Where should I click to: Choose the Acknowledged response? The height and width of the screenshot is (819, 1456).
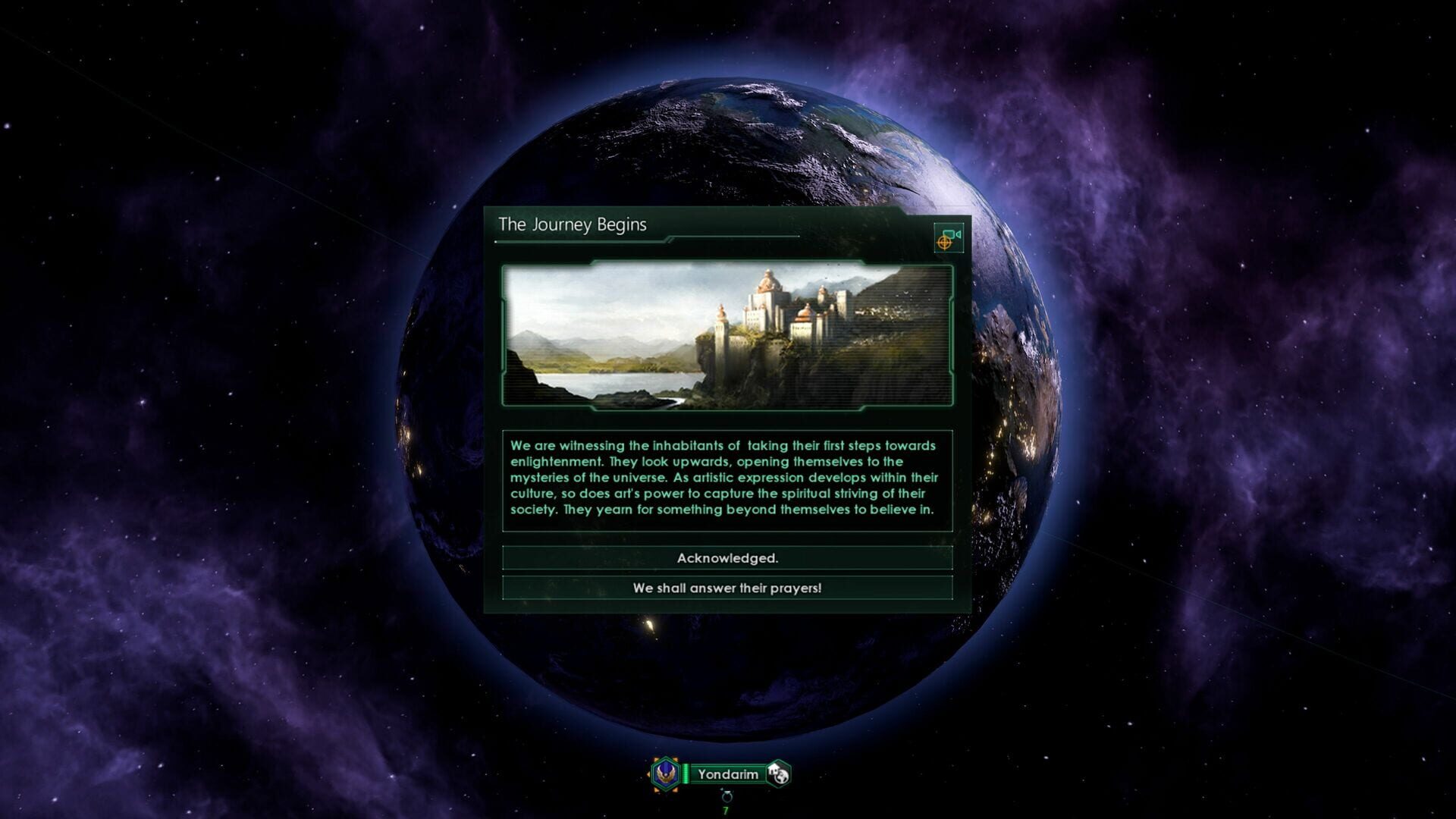point(726,558)
